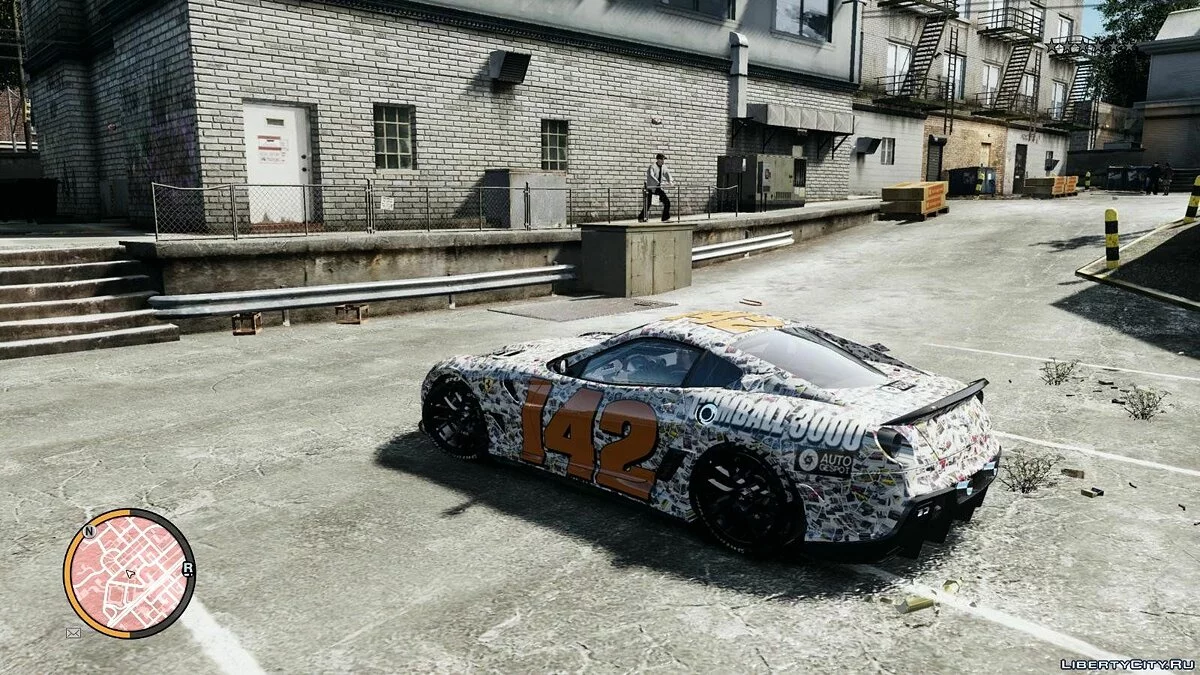Click the player arrow on the minimap
This screenshot has width=1200, height=675.
click(x=130, y=574)
